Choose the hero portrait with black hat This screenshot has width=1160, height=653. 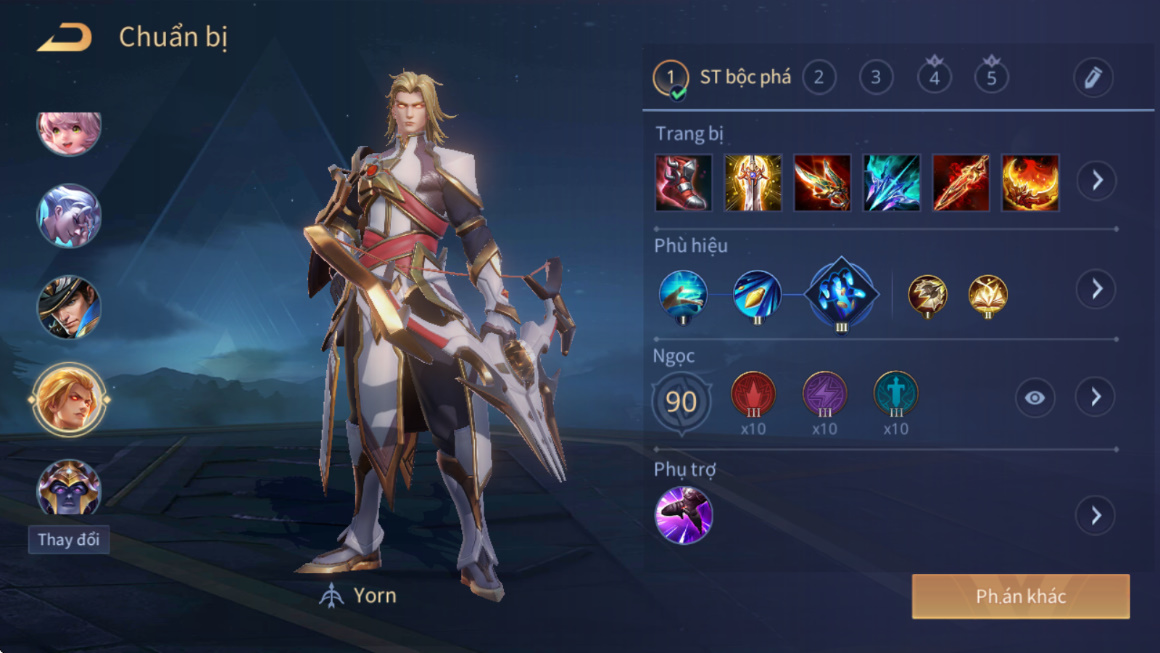pyautogui.click(x=69, y=307)
